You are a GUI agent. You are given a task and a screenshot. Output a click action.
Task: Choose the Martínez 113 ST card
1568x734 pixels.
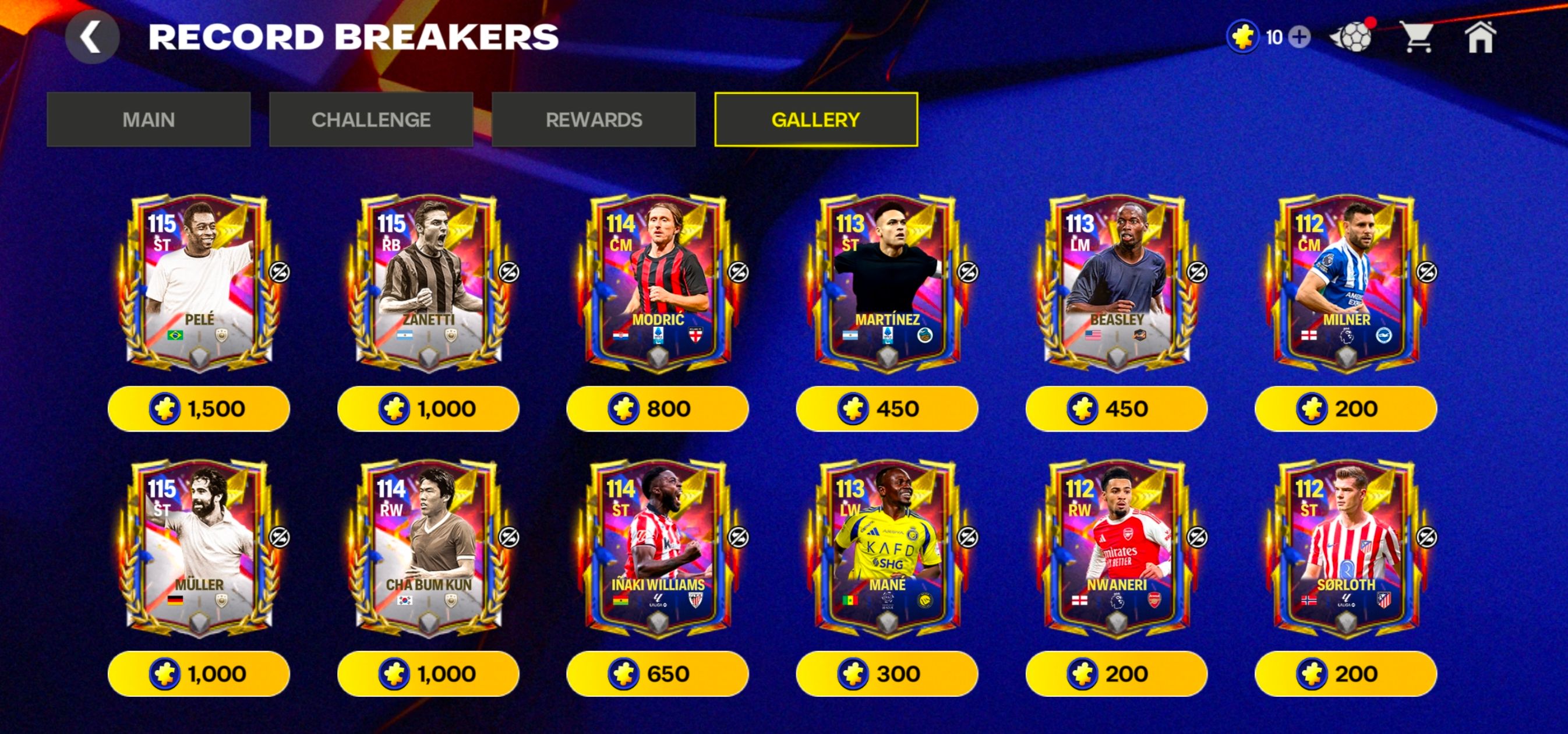pyautogui.click(x=887, y=283)
